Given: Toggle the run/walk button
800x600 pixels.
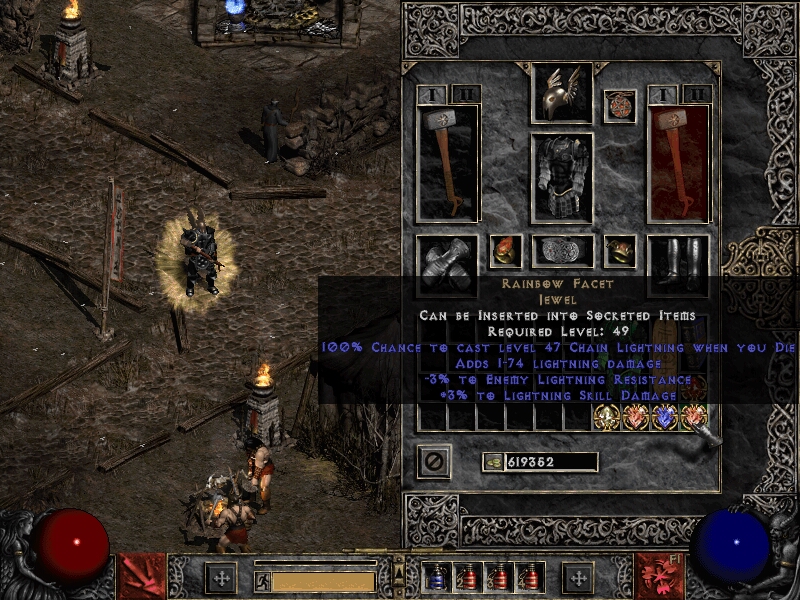Looking at the screenshot, I should 262,581.
